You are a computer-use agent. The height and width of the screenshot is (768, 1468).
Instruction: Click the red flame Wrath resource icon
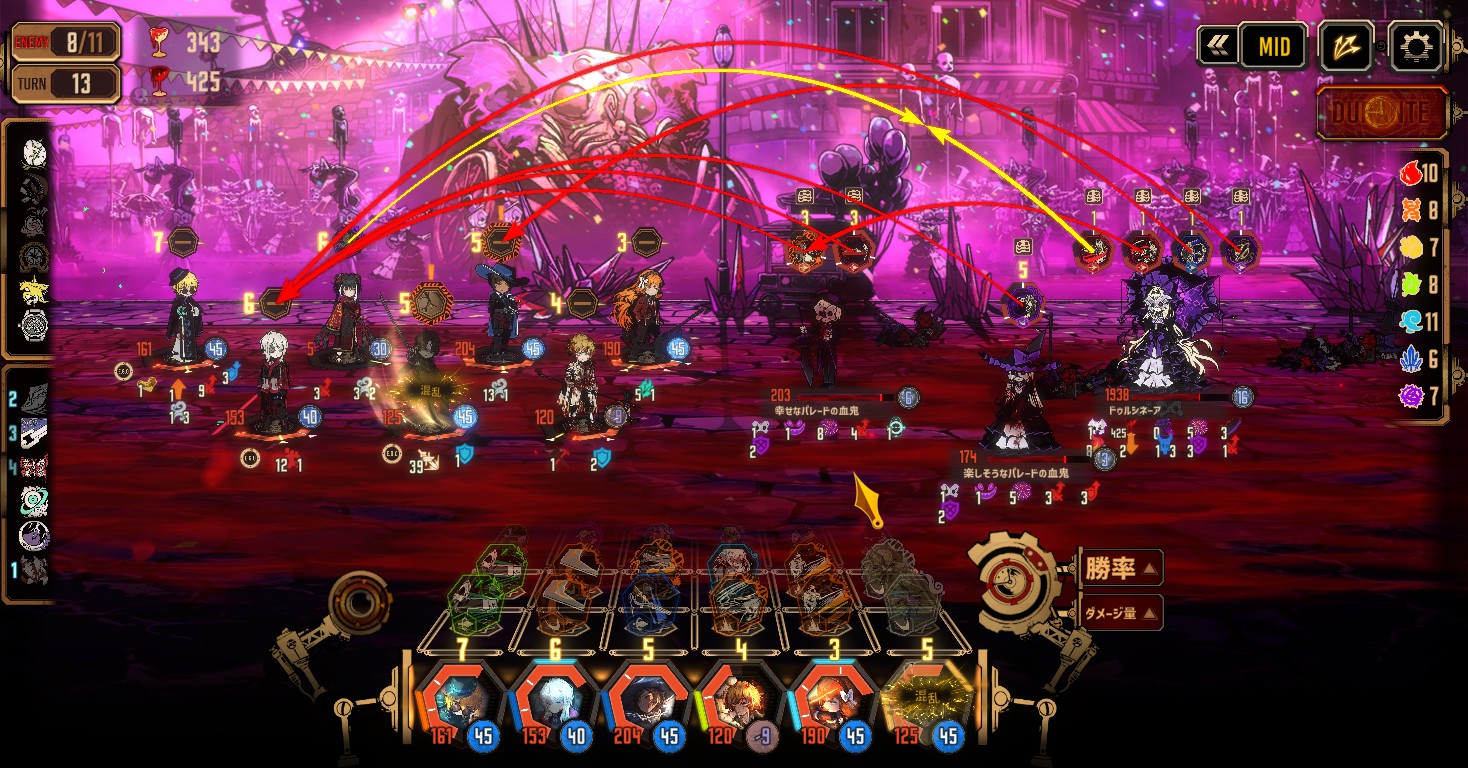click(x=1410, y=173)
